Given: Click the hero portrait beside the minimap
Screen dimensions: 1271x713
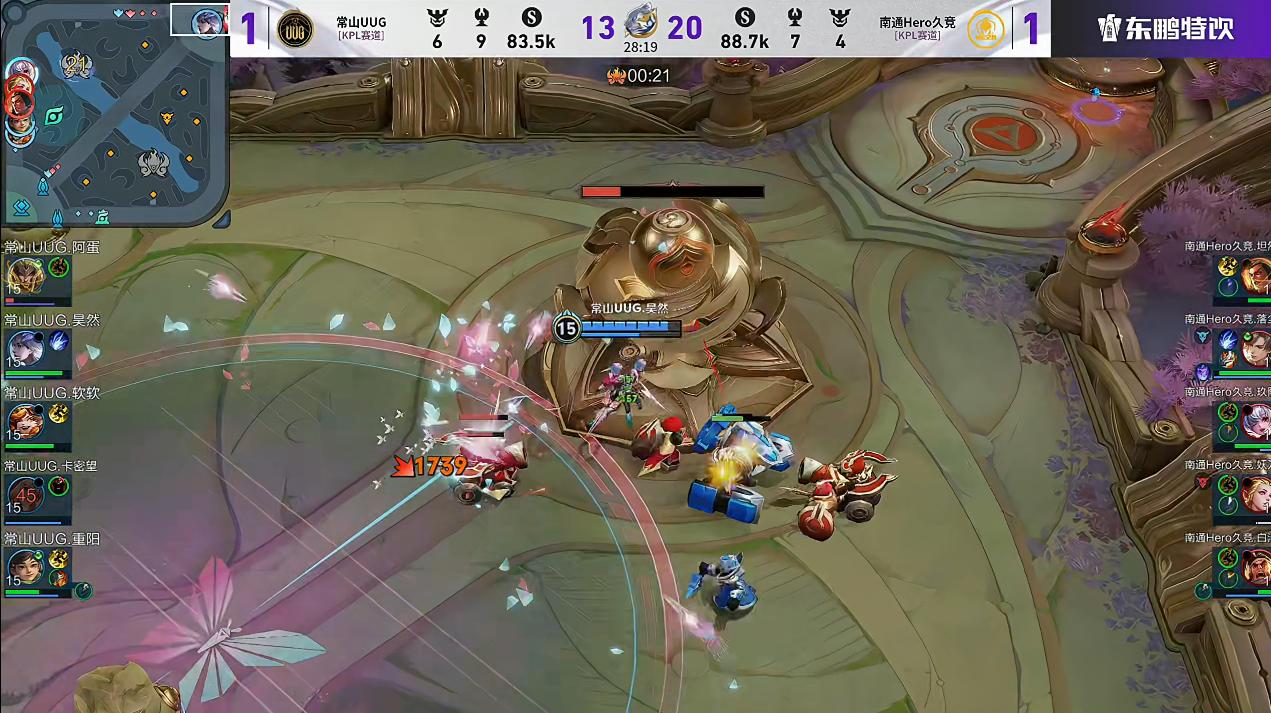Looking at the screenshot, I should pos(208,20).
